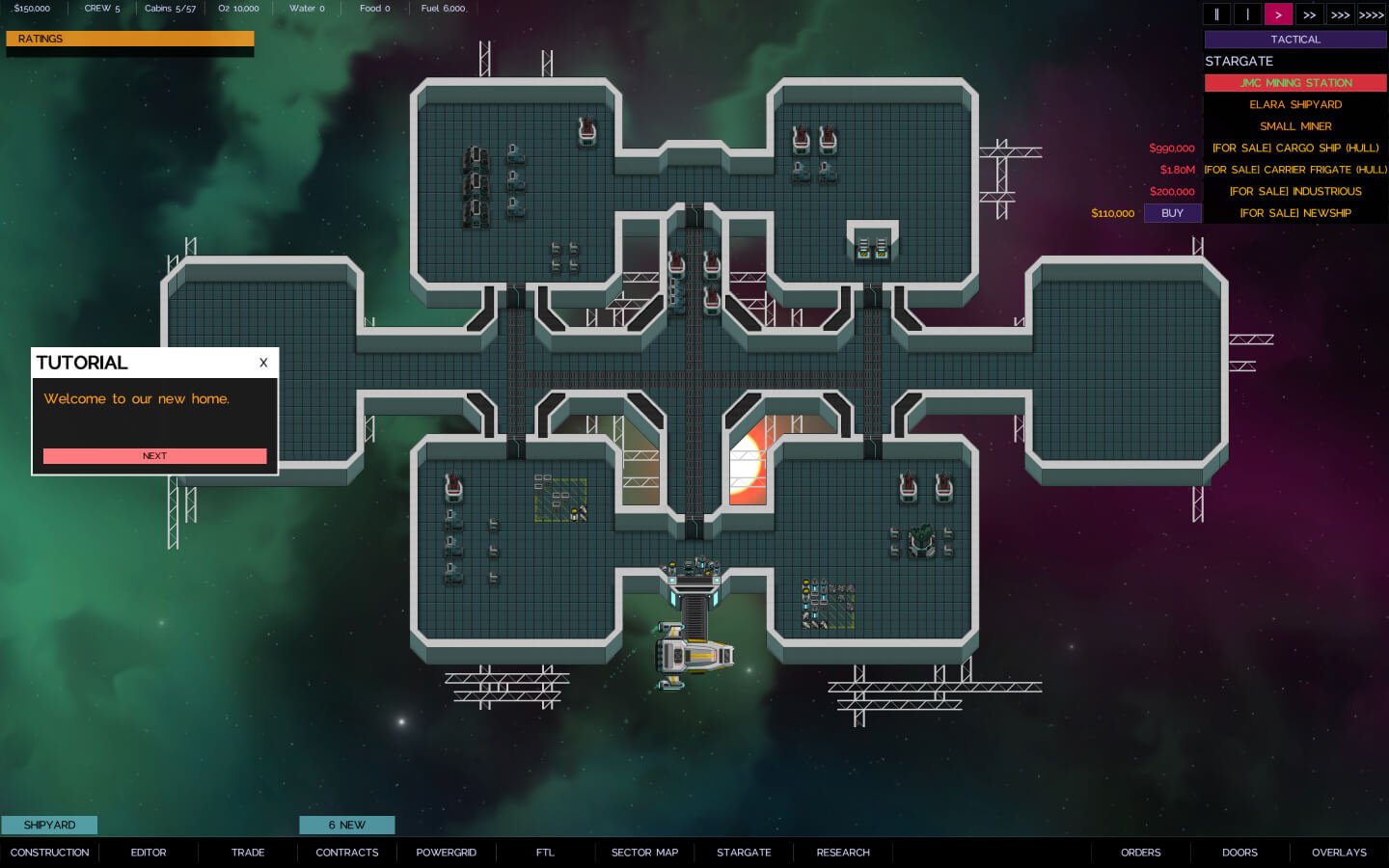This screenshot has height=868, width=1389.
Task: Enable double game speed
Action: [1309, 14]
